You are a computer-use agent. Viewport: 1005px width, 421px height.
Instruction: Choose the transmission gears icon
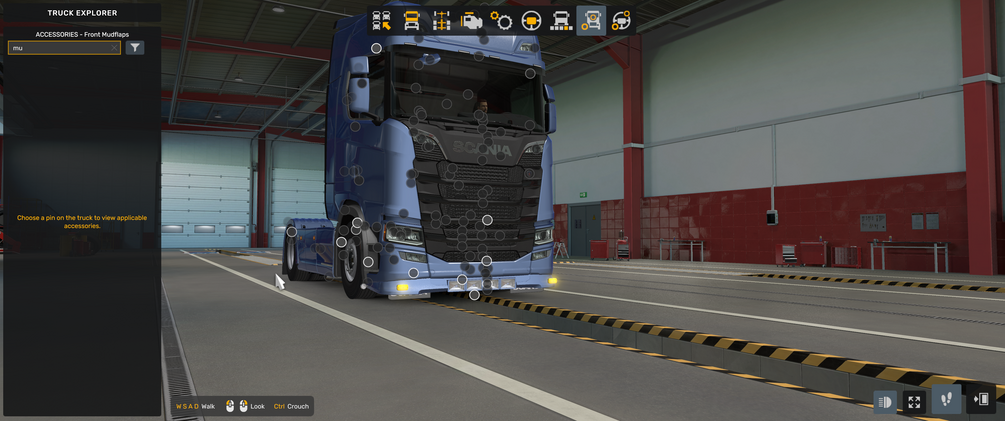(x=501, y=20)
